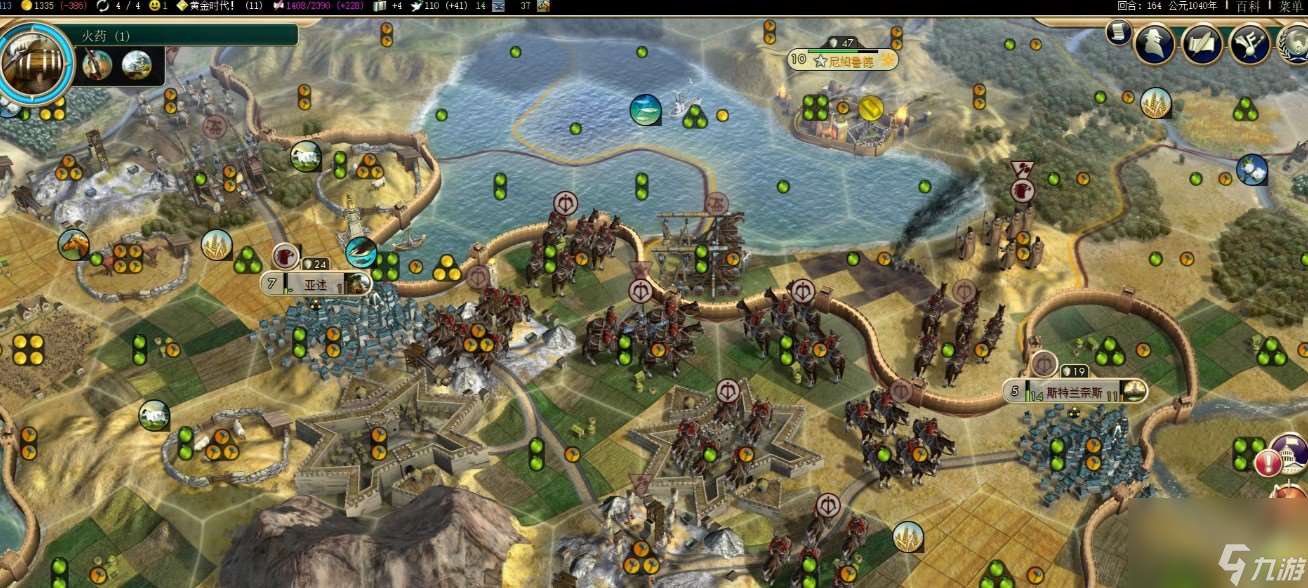Open the gunpowder research portrait
Screen dimensions: 1308x588
(x=36, y=62)
